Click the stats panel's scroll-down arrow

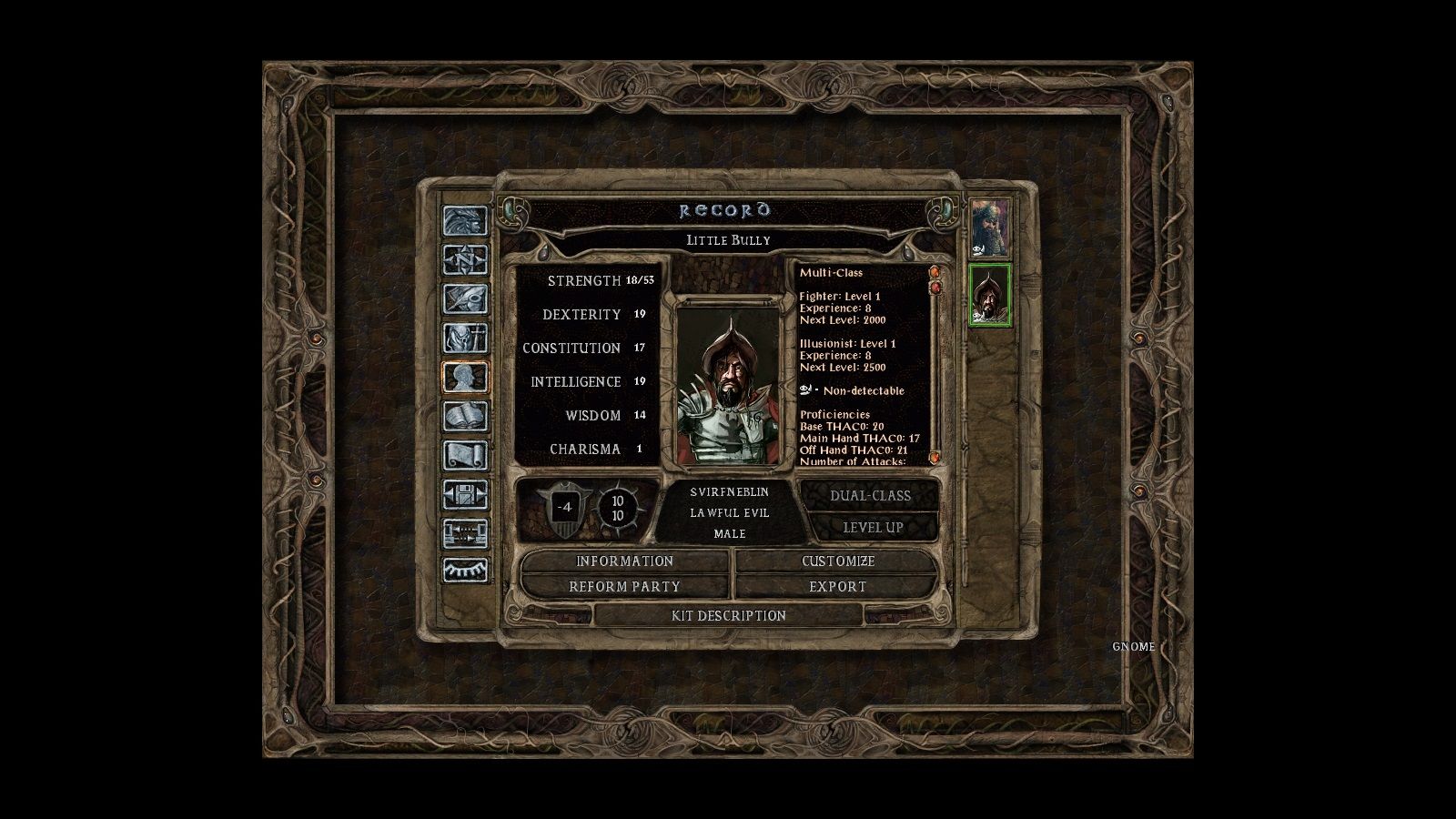point(934,457)
